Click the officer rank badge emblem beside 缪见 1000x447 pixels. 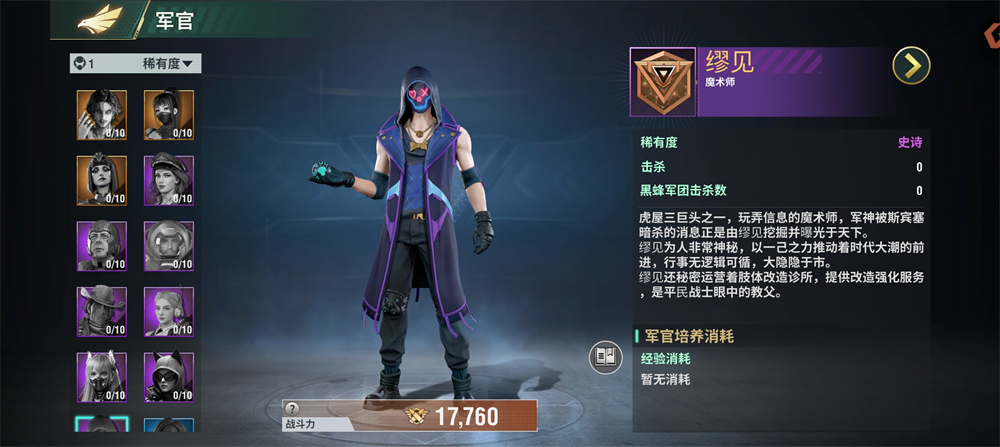pos(662,82)
